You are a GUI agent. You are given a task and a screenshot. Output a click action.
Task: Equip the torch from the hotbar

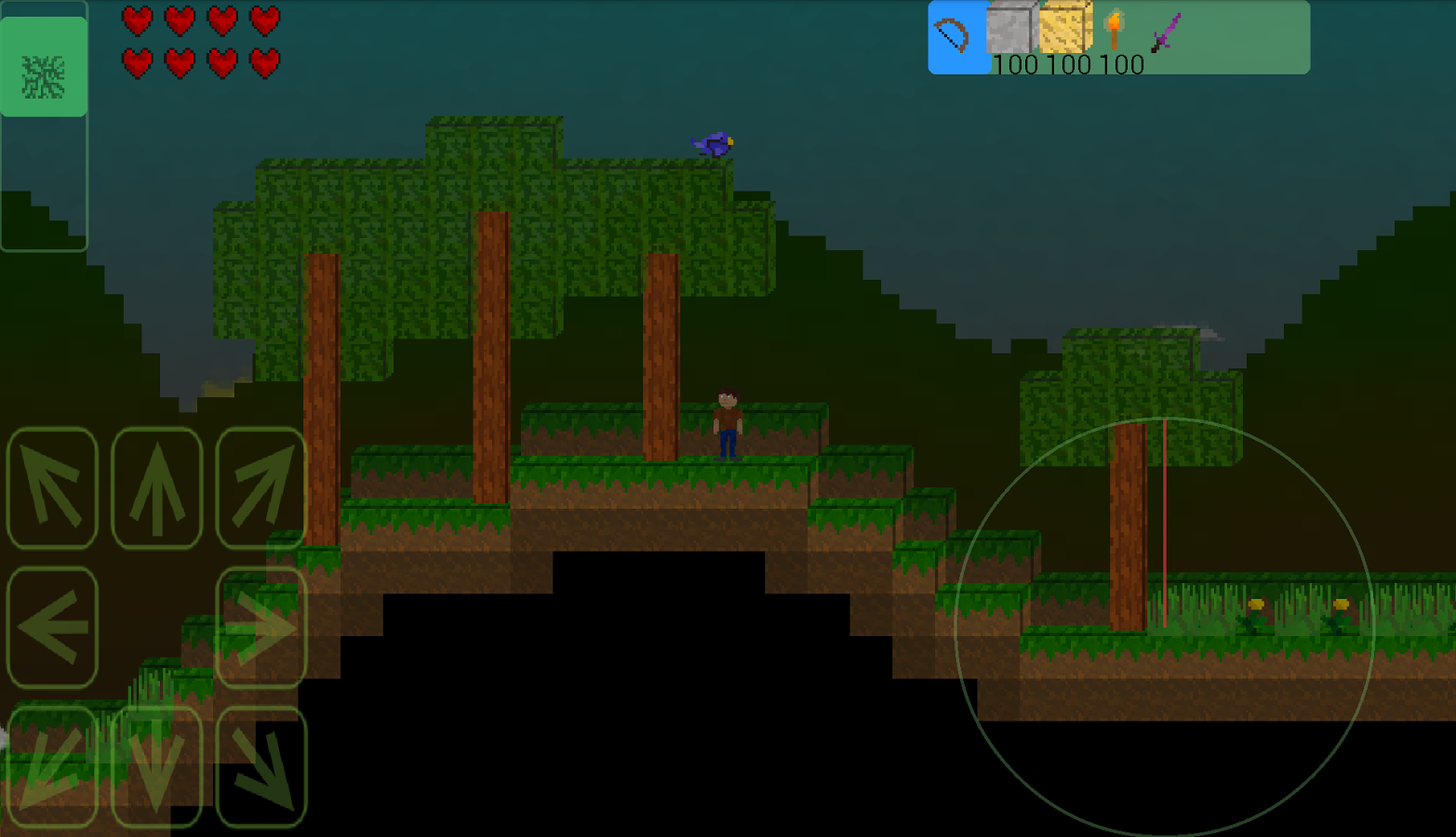(x=1115, y=31)
